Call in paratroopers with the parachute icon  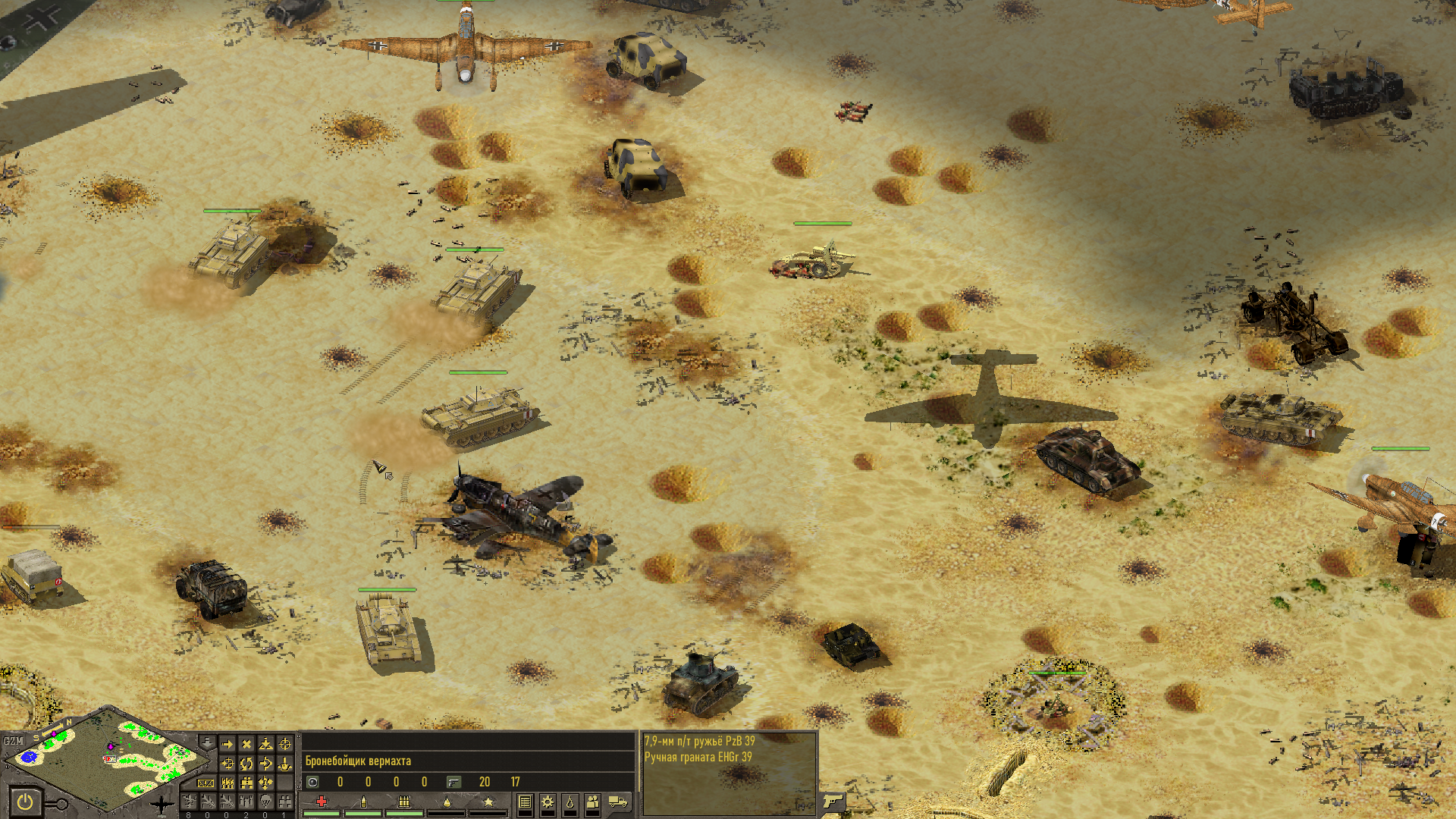tap(265, 801)
